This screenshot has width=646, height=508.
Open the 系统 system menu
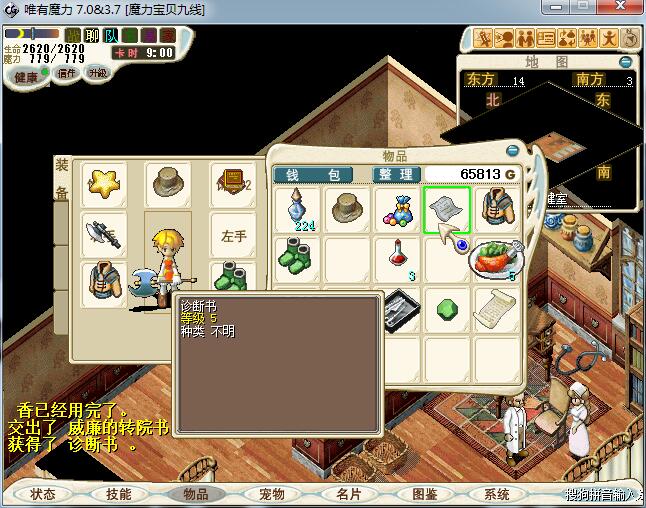tap(497, 494)
